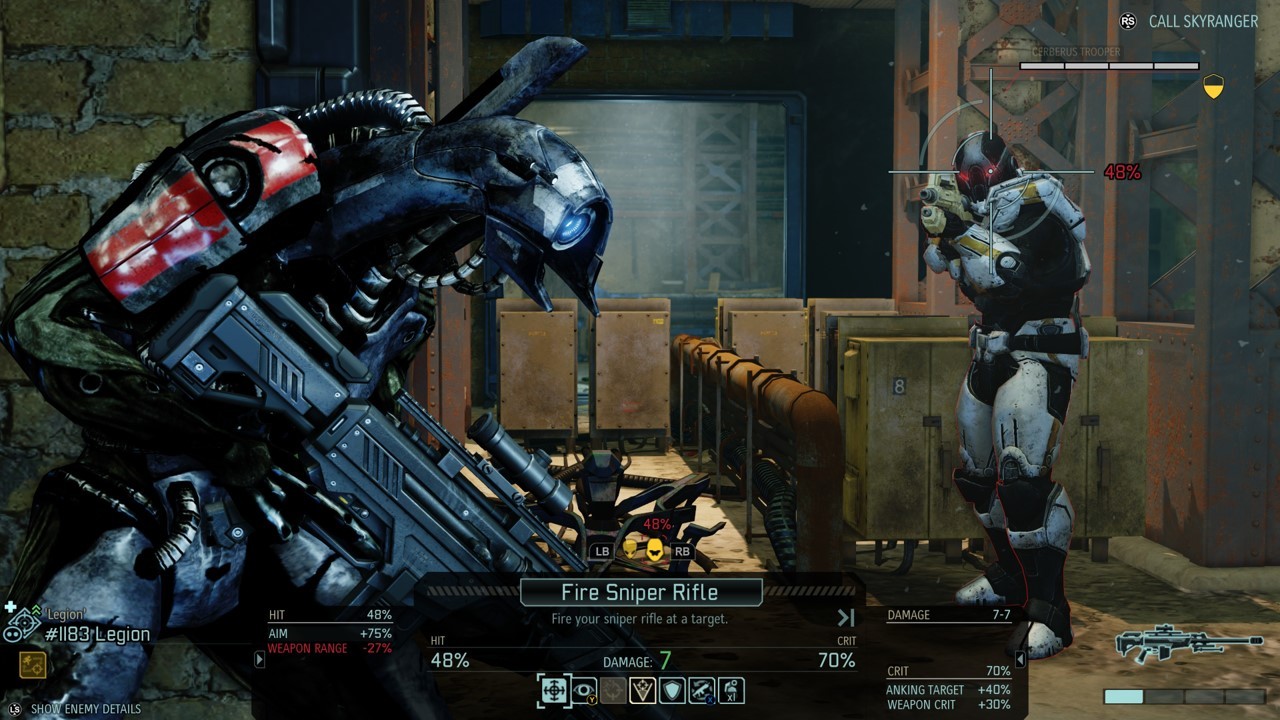Viewport: 1280px width, 720px height.
Task: Click the Legion sharpshooter class icon
Action: (x=21, y=623)
